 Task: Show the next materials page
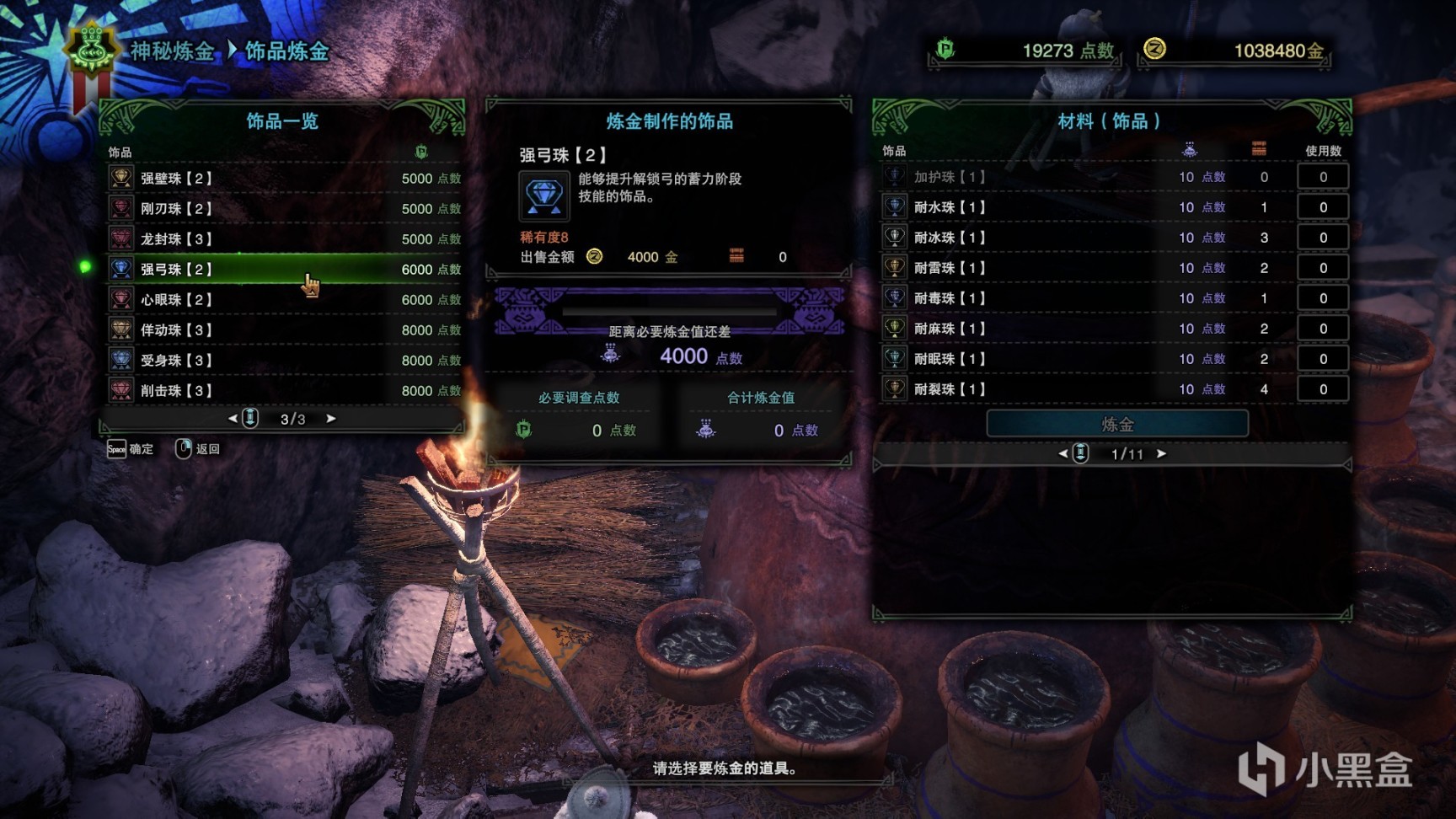pyautogui.click(x=1162, y=454)
